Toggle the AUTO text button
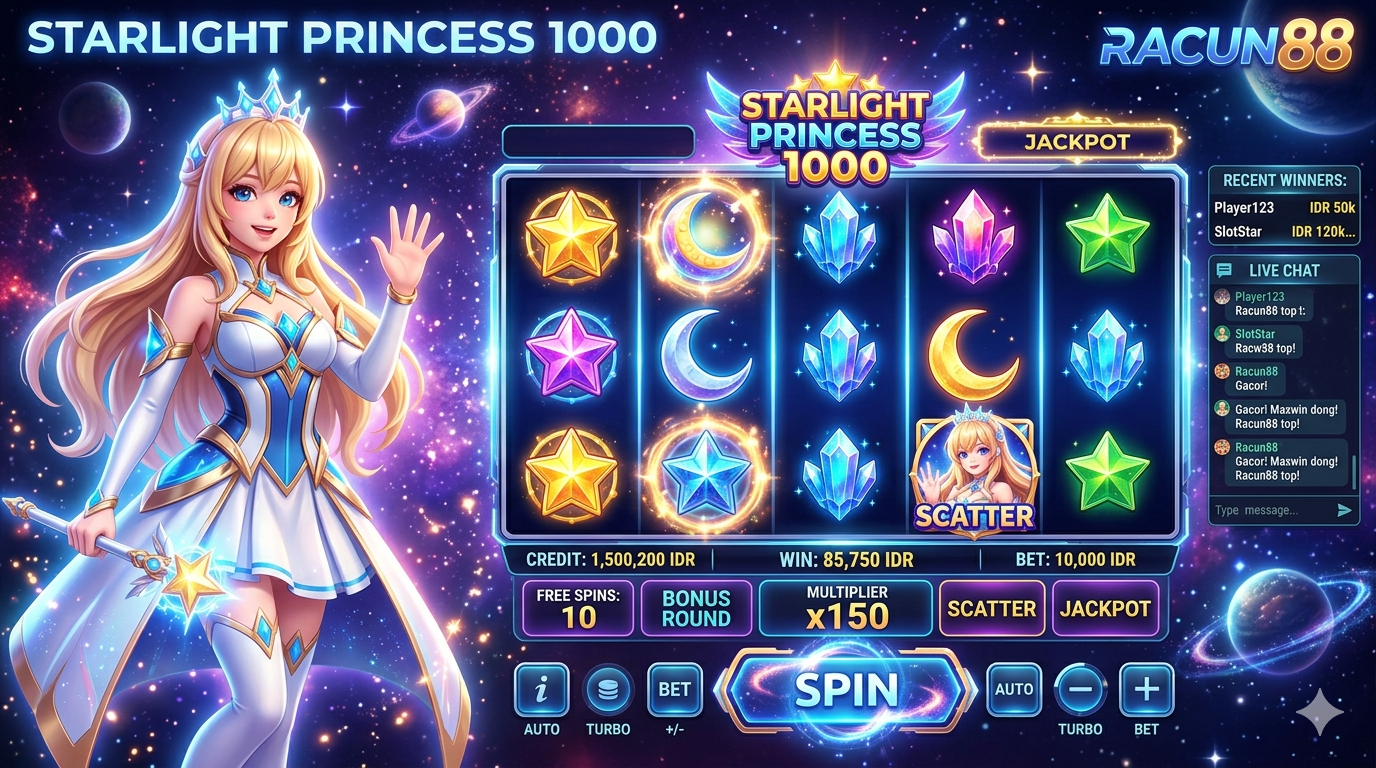The height and width of the screenshot is (768, 1376). coord(1014,689)
